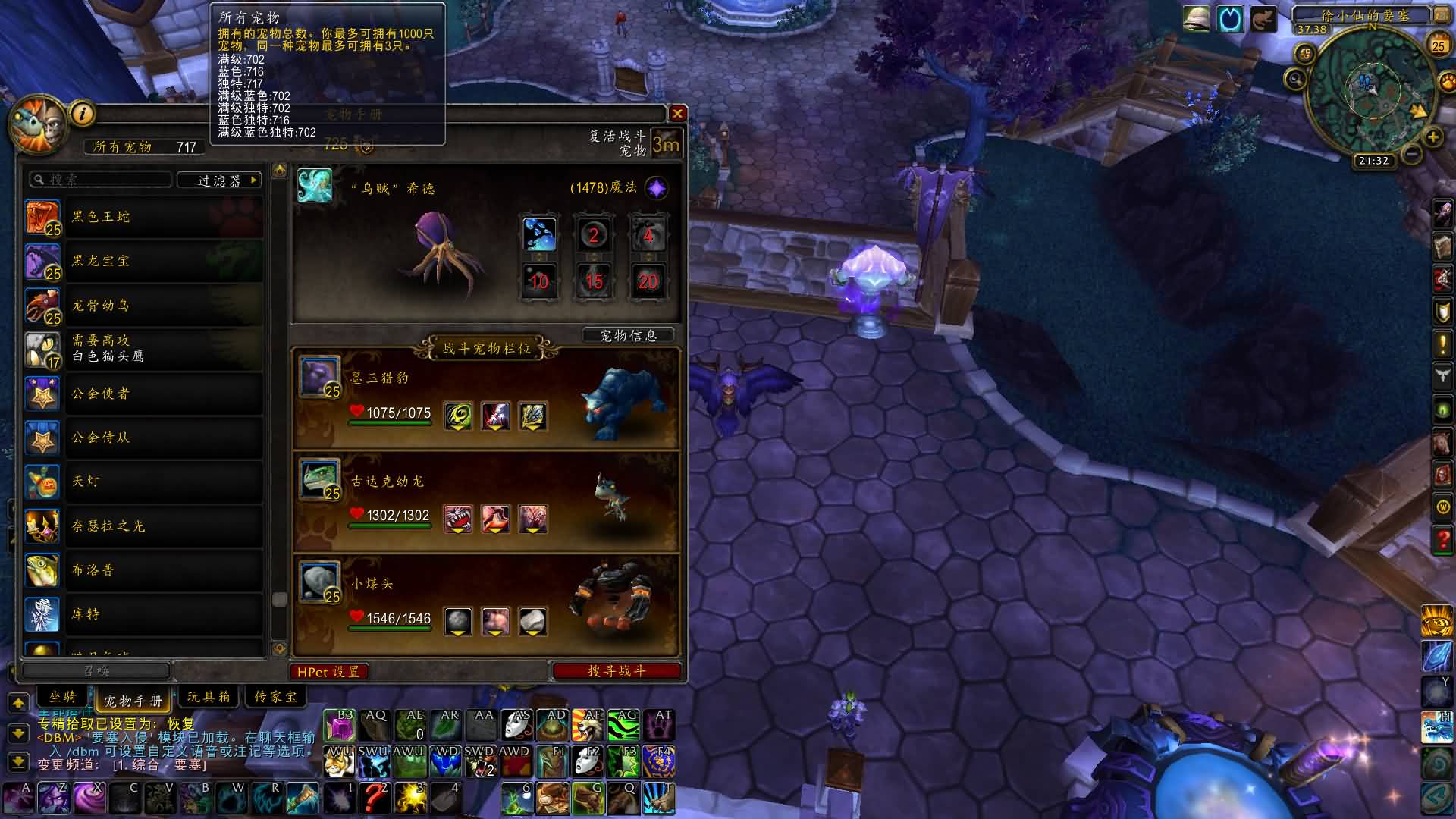Switch to the 玩具箱 toy box tab

209,697
